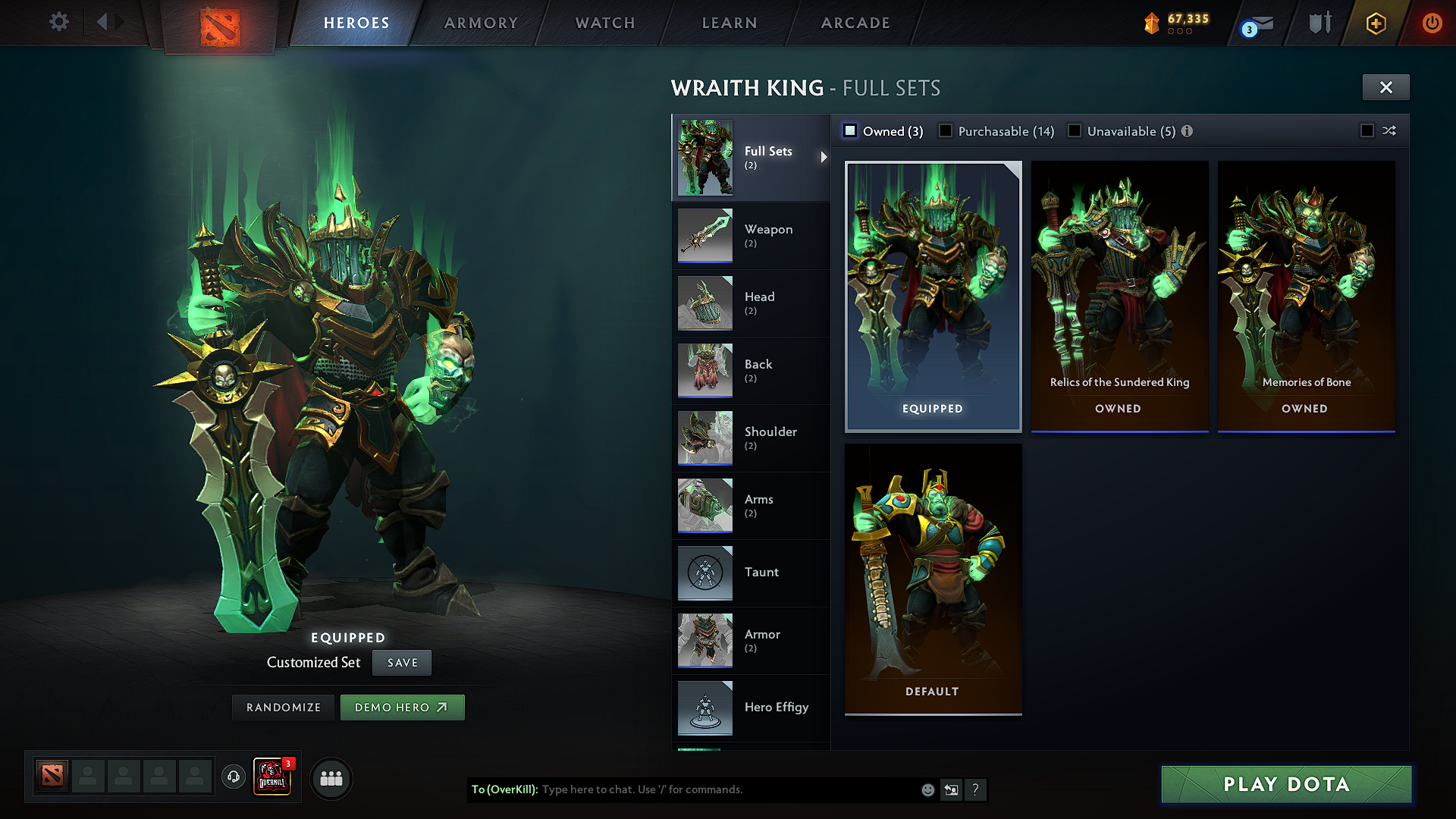The height and width of the screenshot is (819, 1456).
Task: Shuffle sets with the shuffle icon
Action: tap(1389, 131)
